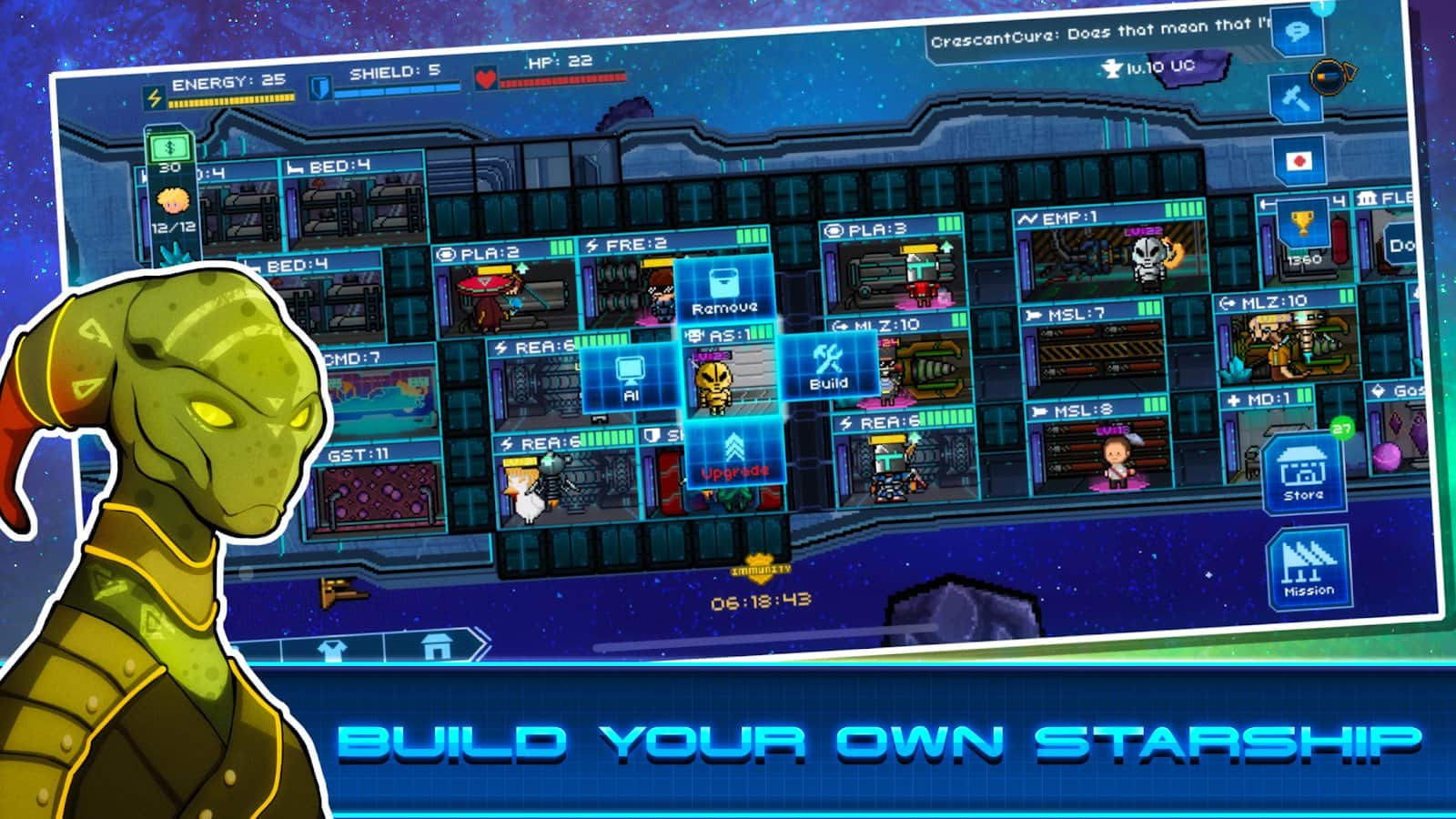Click the house icon on the bottom bar
The height and width of the screenshot is (819, 1456).
pos(437,646)
